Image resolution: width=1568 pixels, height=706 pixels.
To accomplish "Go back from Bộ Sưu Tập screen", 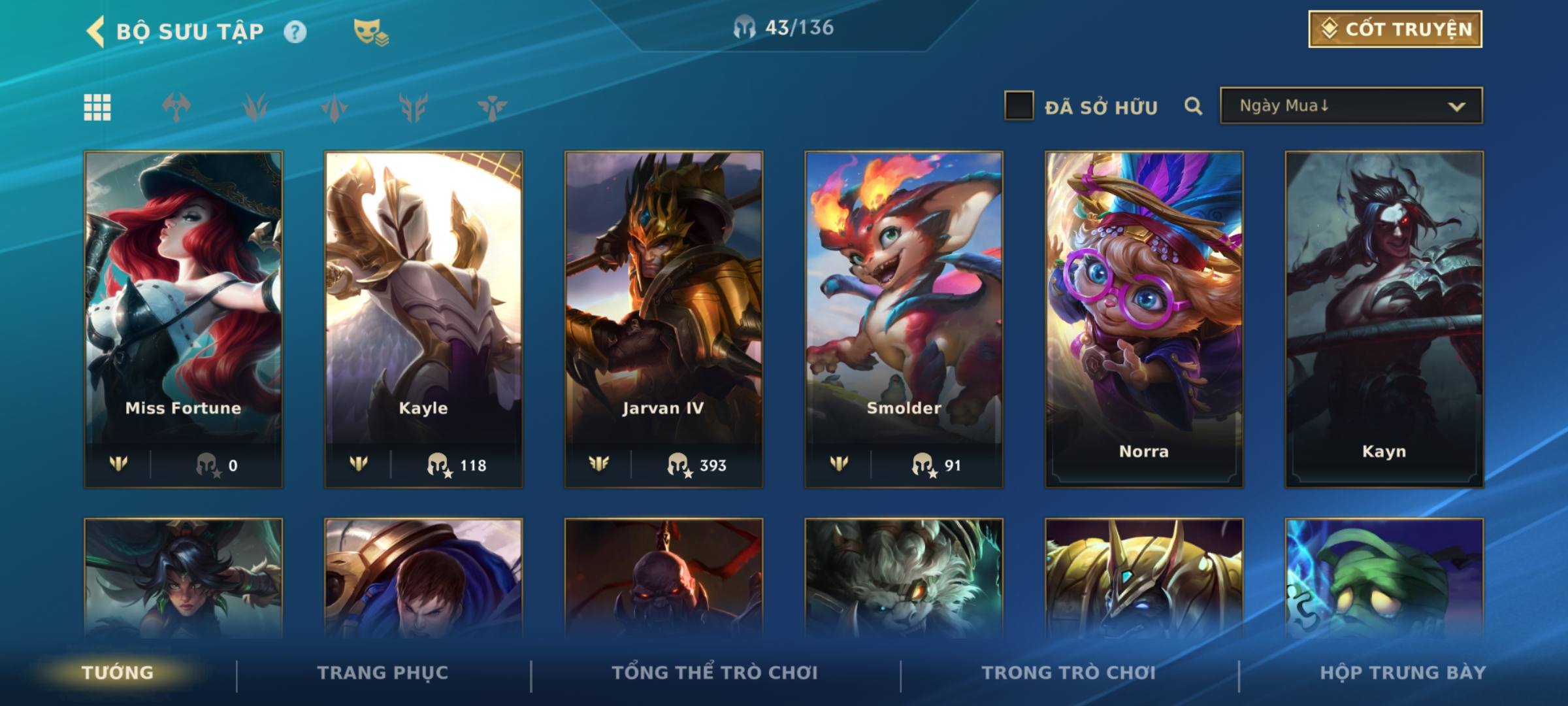I will (x=96, y=31).
